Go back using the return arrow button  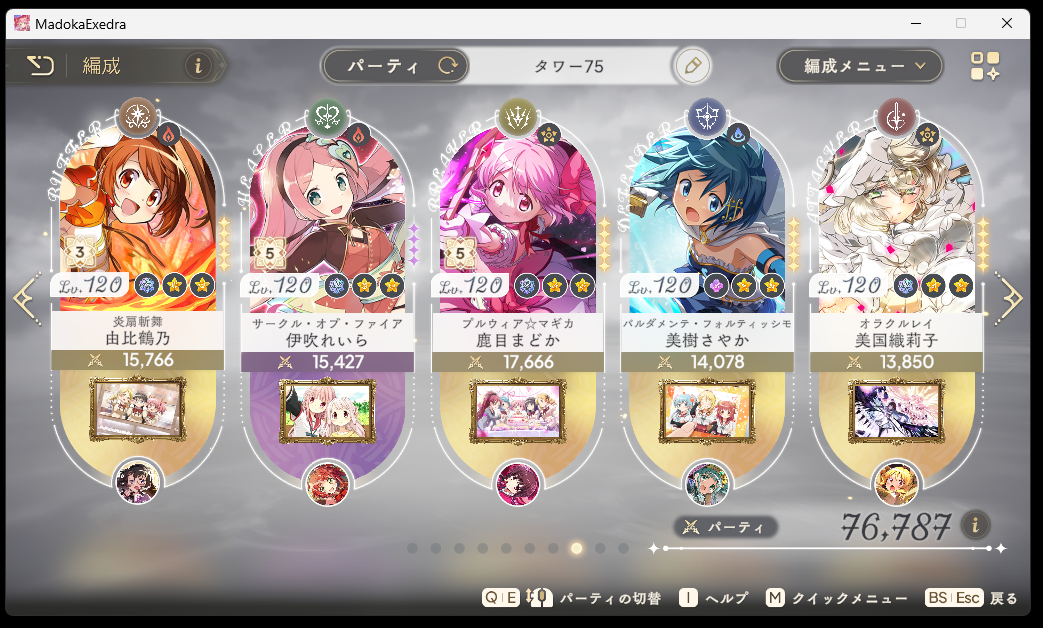coord(40,66)
